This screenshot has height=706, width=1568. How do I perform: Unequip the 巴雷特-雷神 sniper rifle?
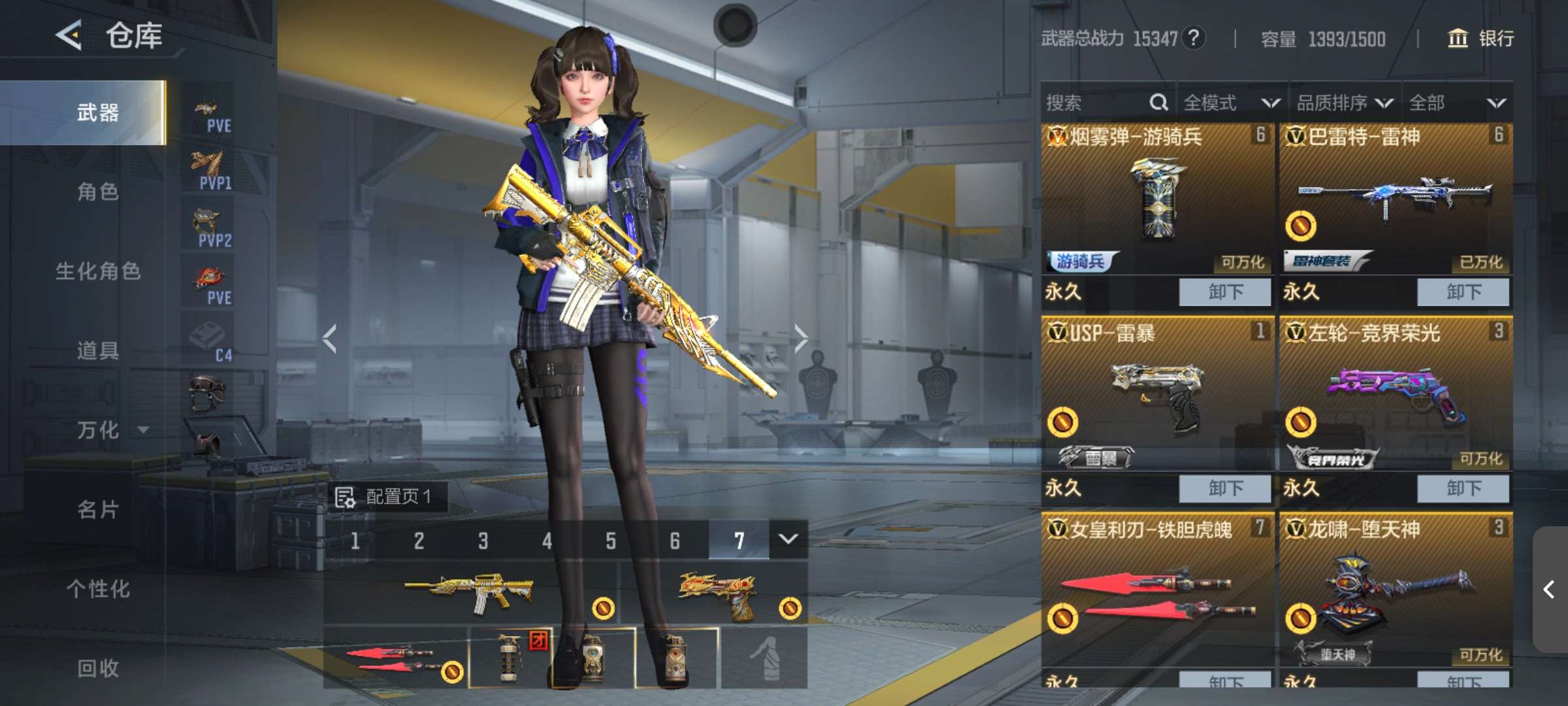[x=1463, y=292]
